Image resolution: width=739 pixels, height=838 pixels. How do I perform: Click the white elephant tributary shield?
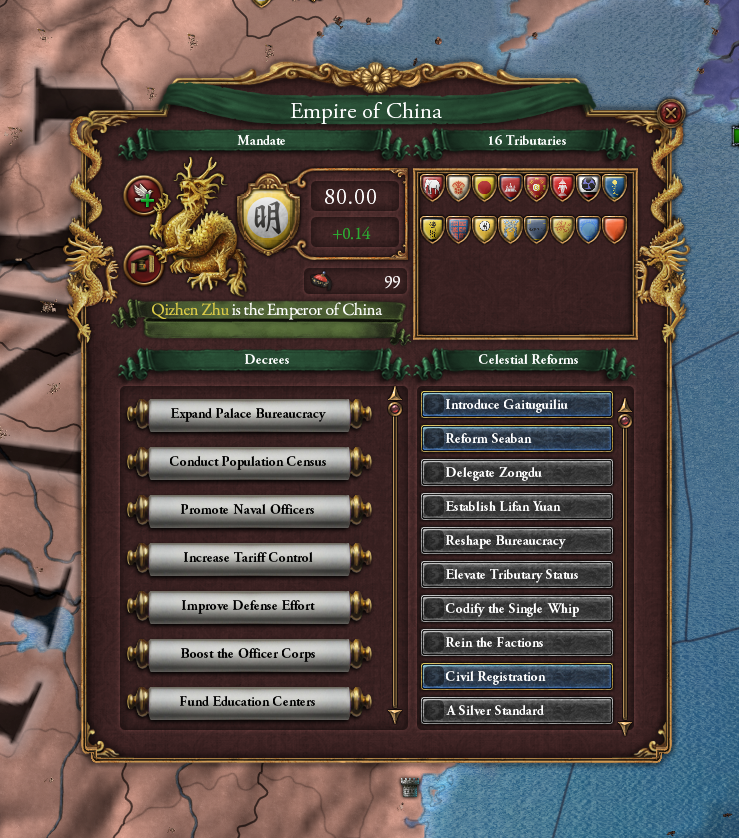432,186
